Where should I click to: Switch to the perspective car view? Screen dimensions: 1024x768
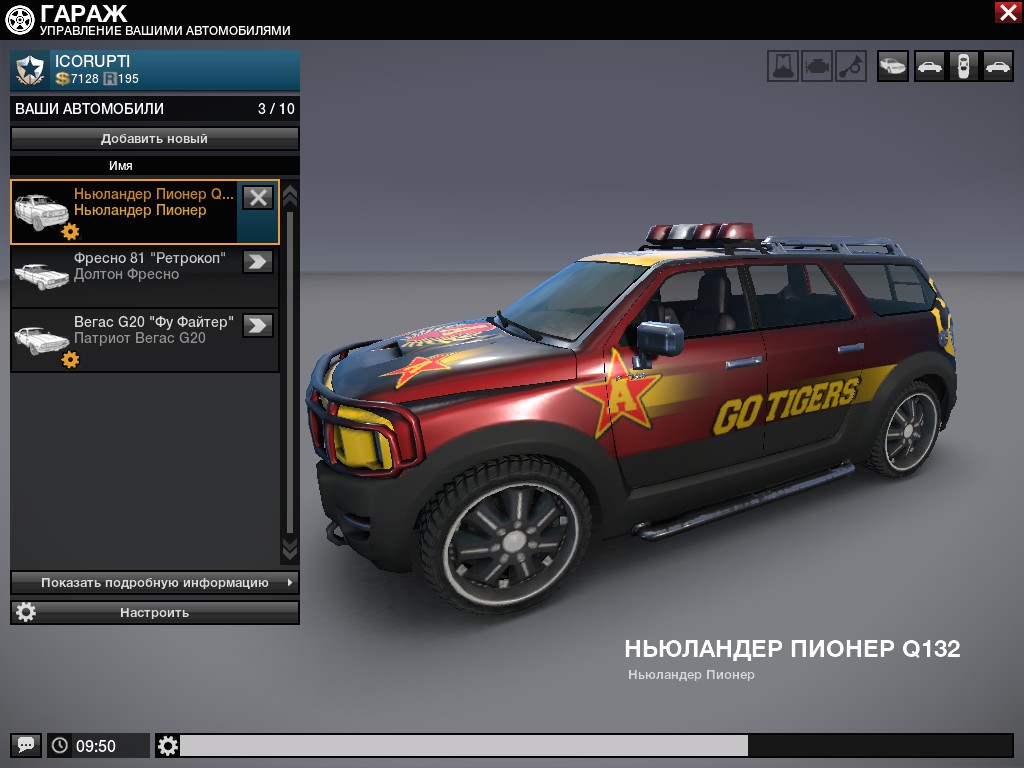893,66
